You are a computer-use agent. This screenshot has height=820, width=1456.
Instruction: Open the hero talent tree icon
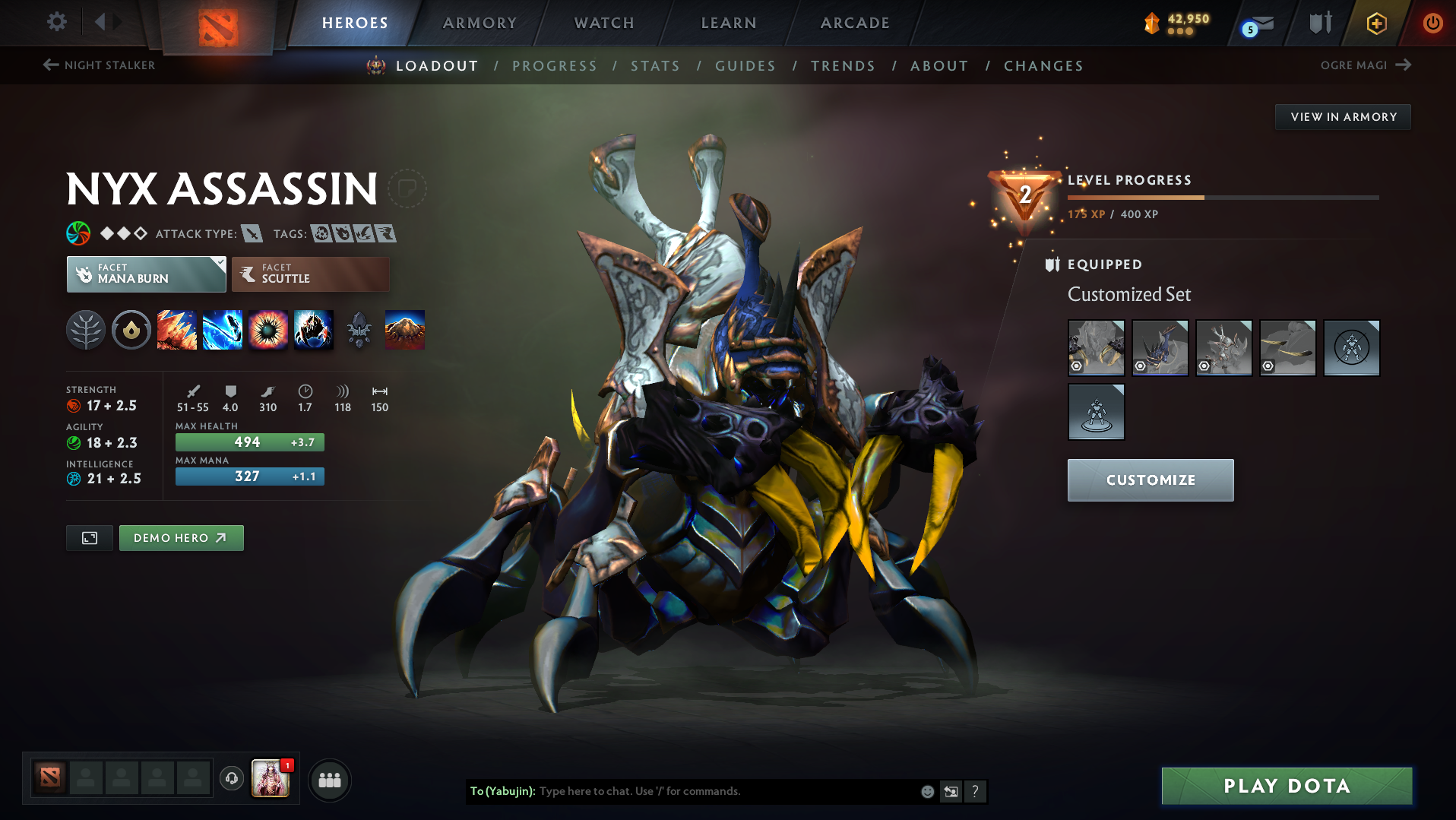pyautogui.click(x=86, y=330)
